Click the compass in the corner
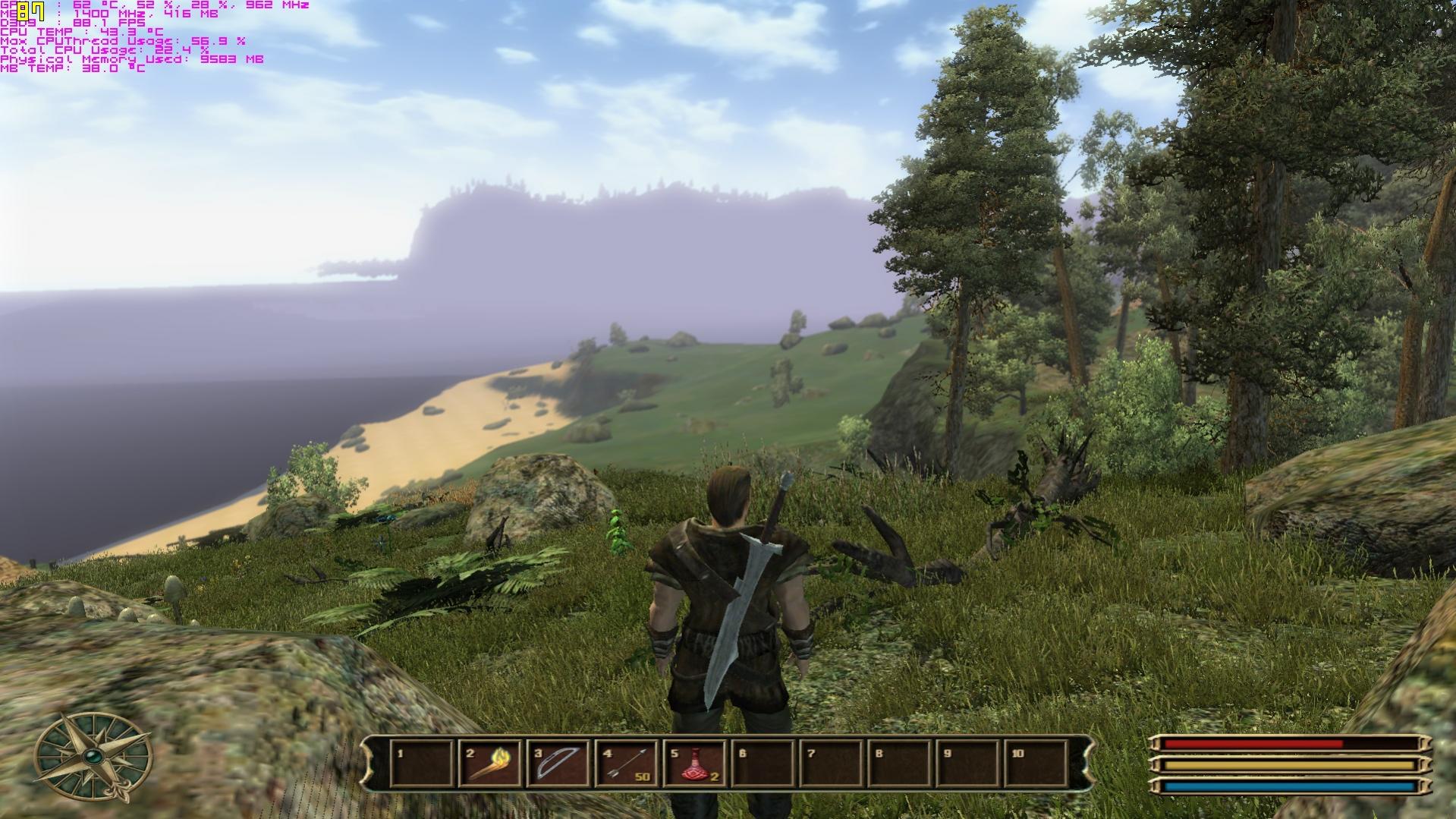 pyautogui.click(x=93, y=756)
